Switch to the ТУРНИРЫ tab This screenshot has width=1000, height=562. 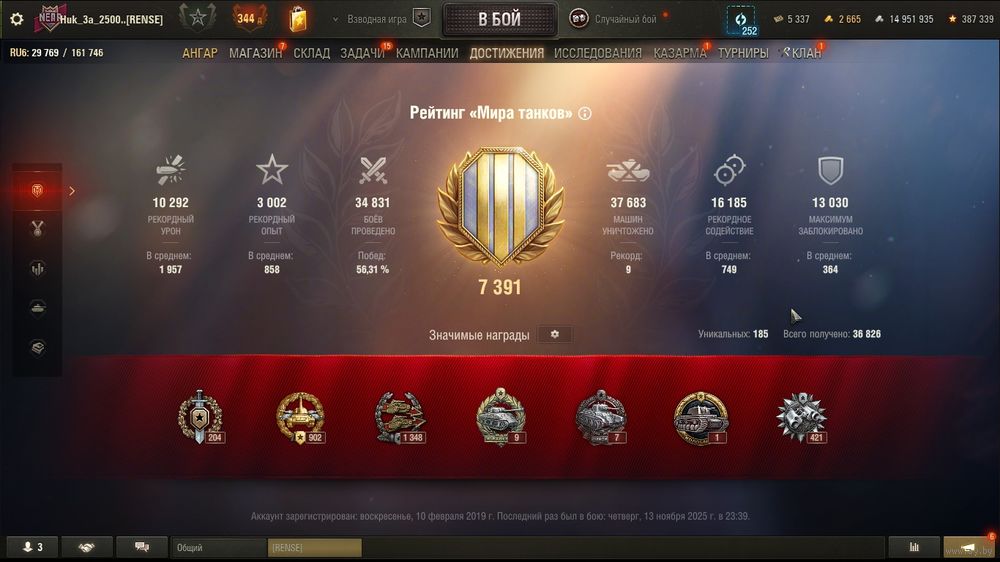743,53
